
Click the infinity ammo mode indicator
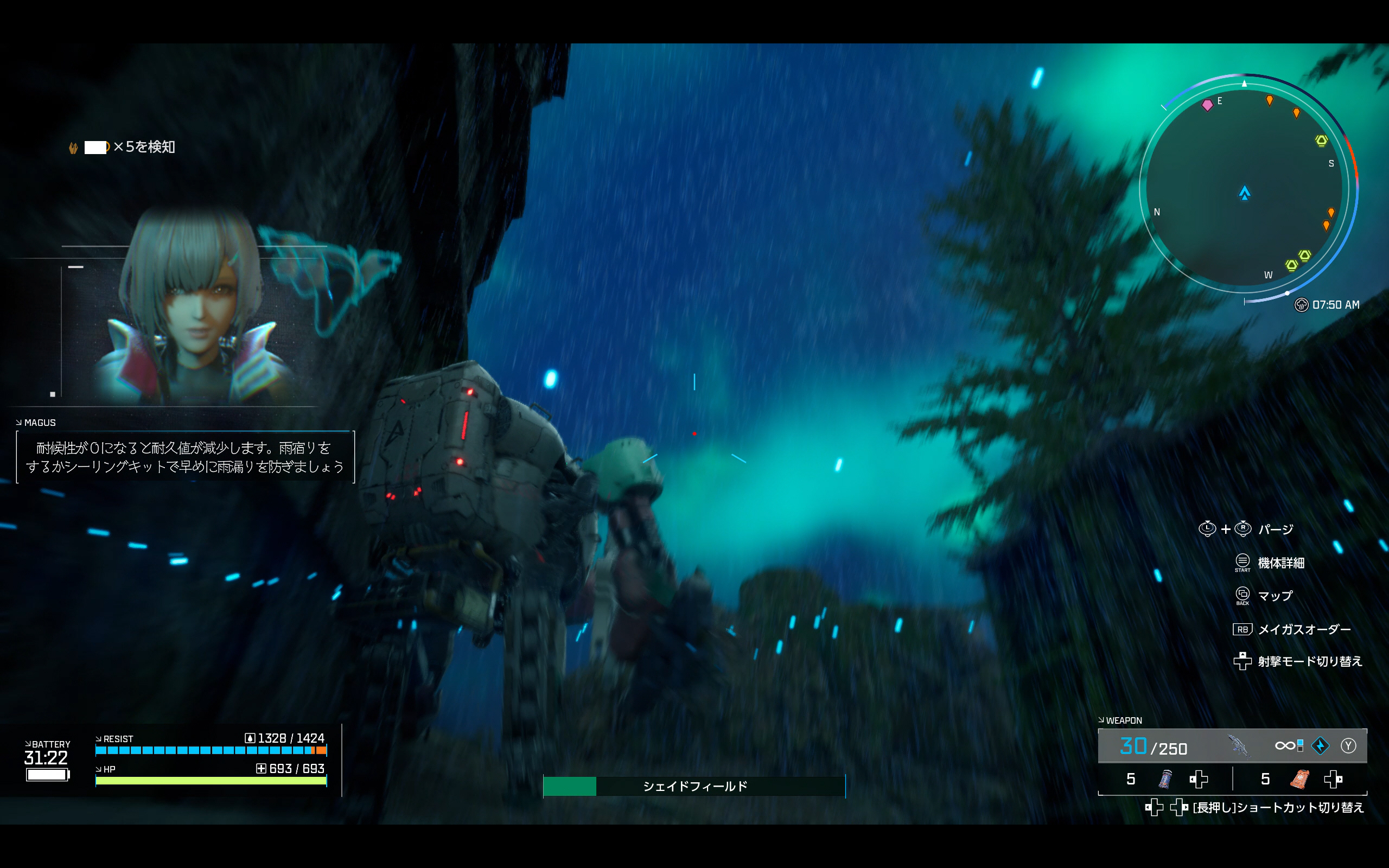1286,746
